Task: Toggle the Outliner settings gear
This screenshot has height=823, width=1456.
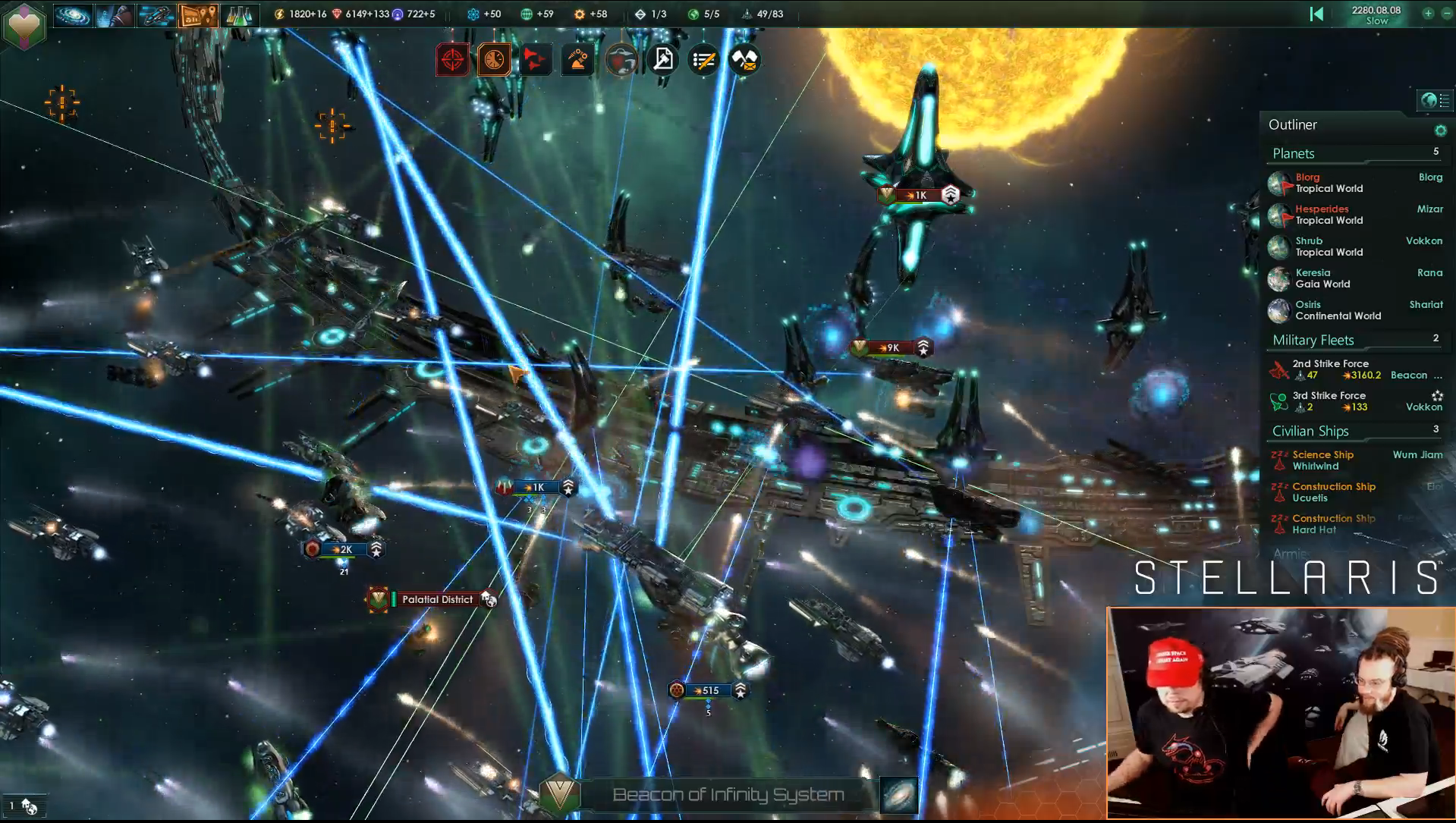Action: (x=1441, y=130)
